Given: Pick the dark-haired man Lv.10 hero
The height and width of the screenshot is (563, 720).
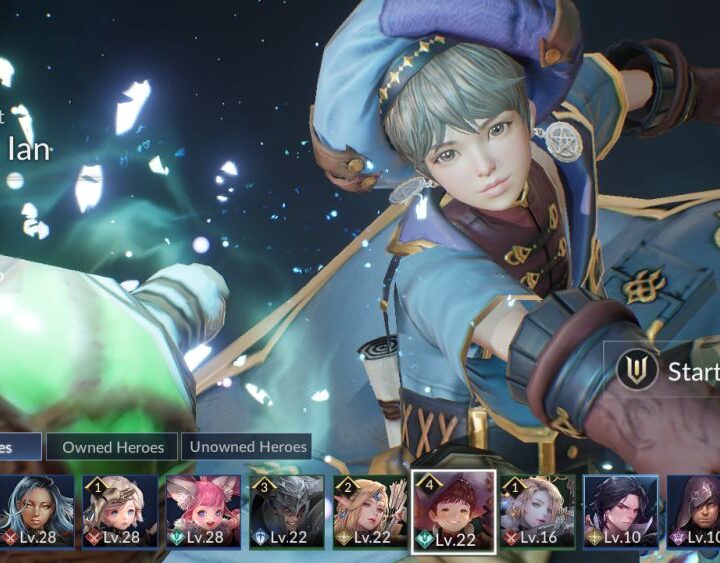Looking at the screenshot, I should 620,511.
